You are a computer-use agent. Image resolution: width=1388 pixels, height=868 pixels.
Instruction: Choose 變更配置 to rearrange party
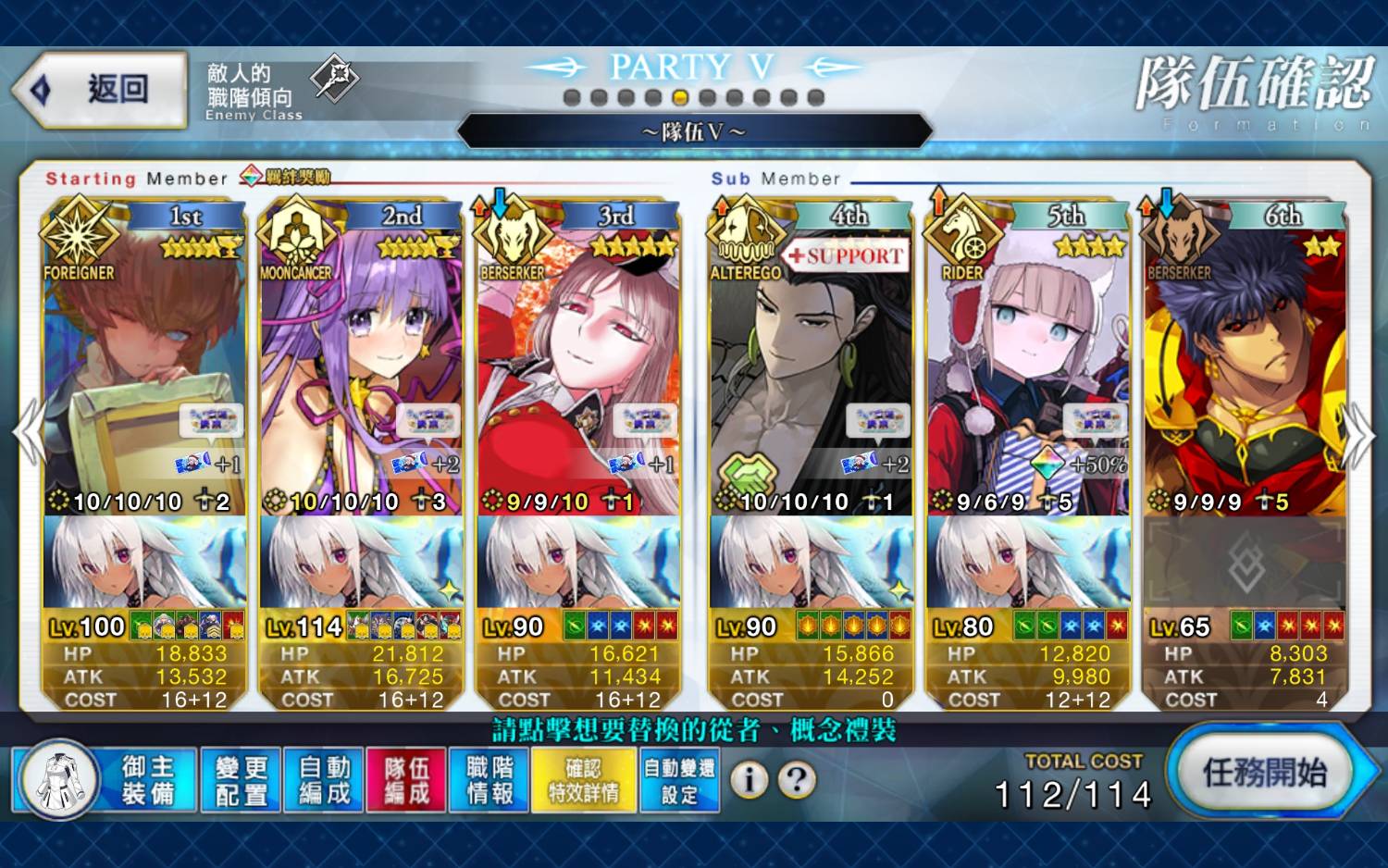pos(242,780)
